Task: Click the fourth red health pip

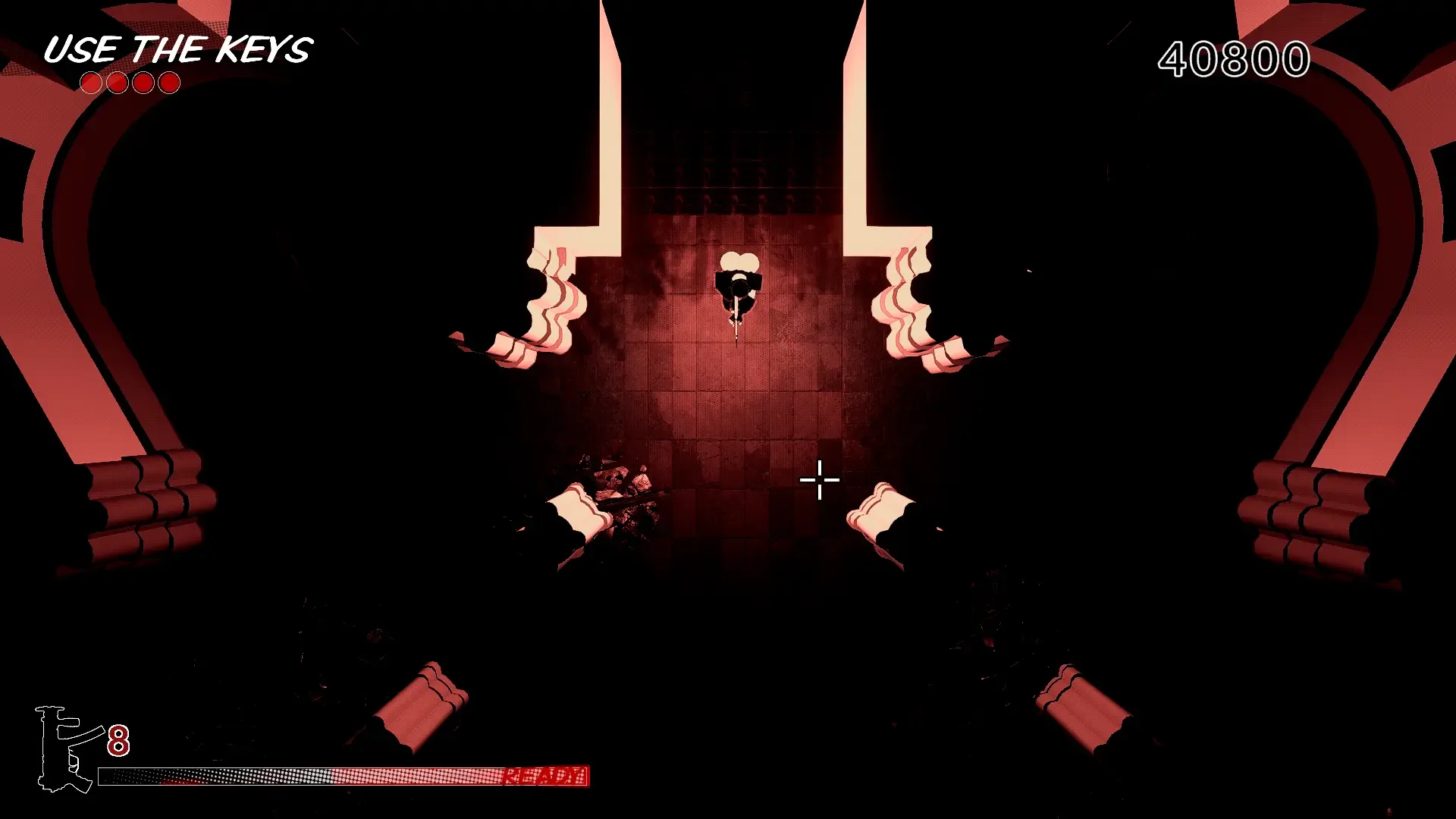Action: click(x=168, y=81)
